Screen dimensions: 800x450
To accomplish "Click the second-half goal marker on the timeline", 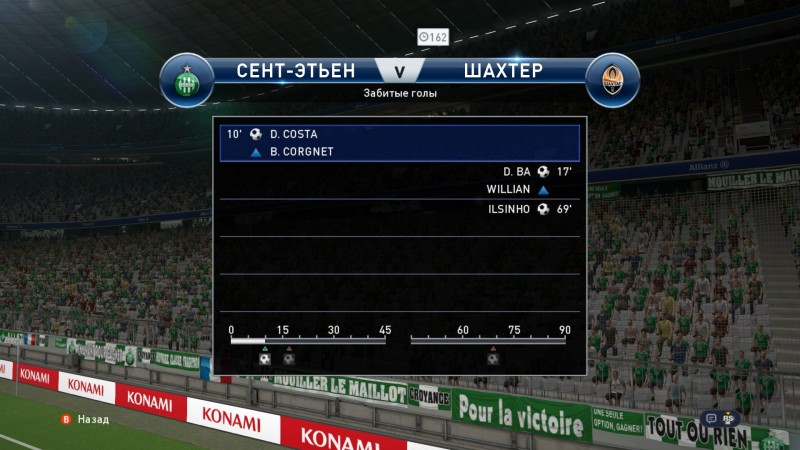I will tap(493, 357).
